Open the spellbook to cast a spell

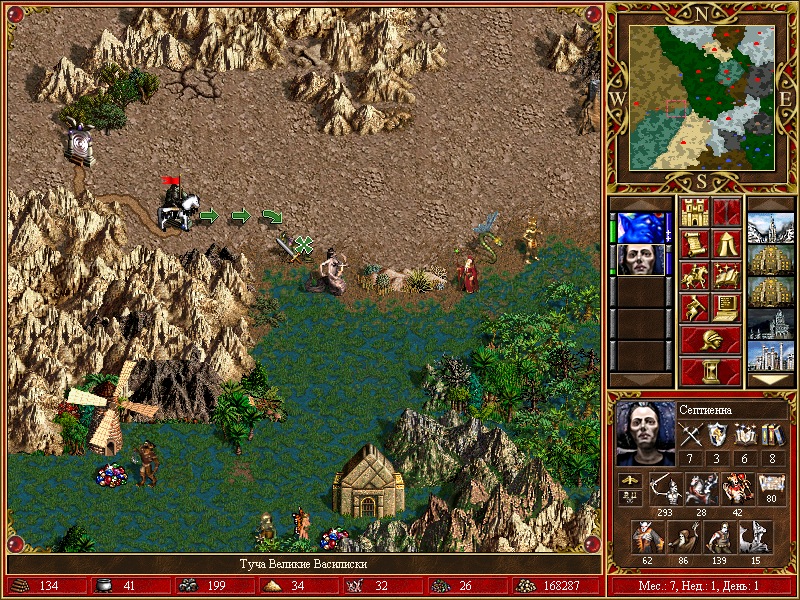tap(726, 276)
